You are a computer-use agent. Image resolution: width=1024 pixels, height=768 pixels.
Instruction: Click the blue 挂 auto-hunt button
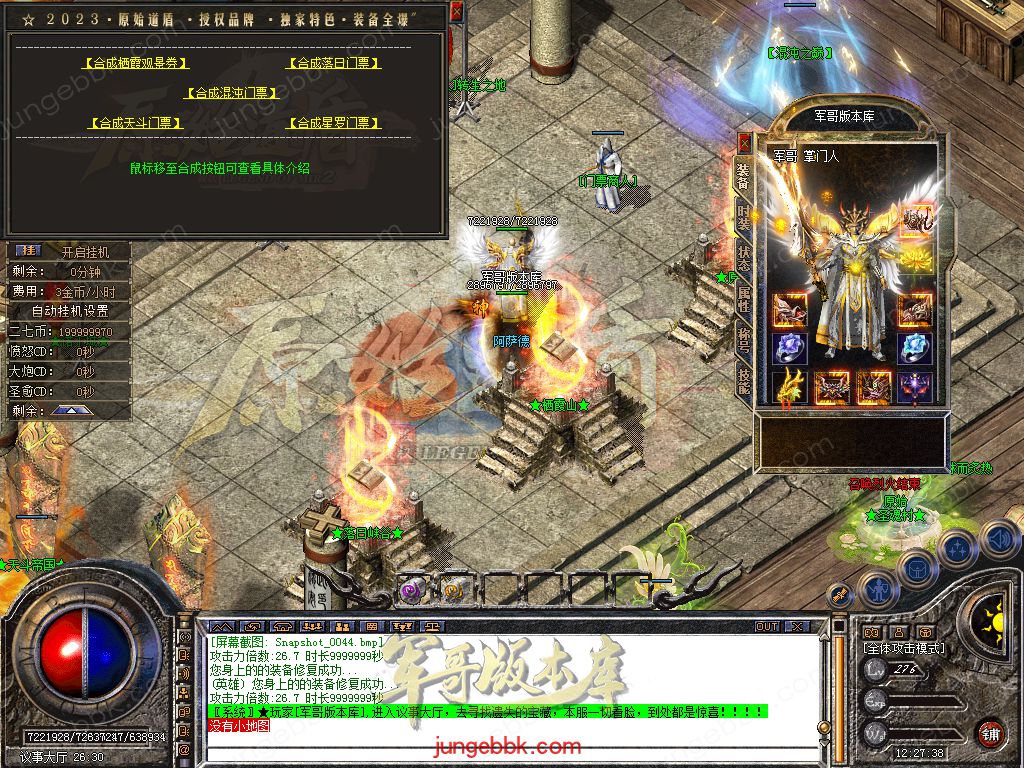tap(29, 251)
